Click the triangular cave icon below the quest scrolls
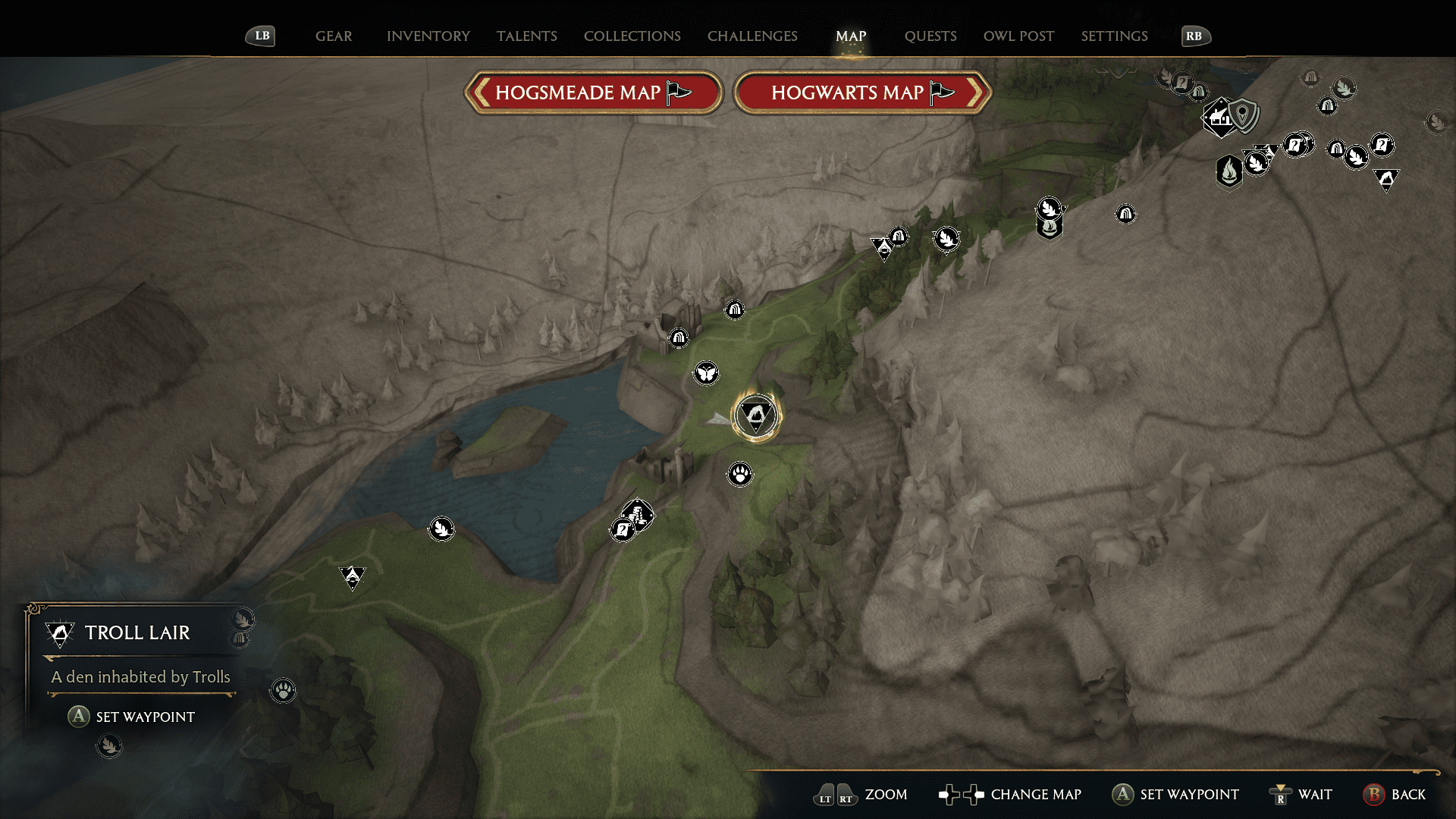 click(x=1386, y=180)
